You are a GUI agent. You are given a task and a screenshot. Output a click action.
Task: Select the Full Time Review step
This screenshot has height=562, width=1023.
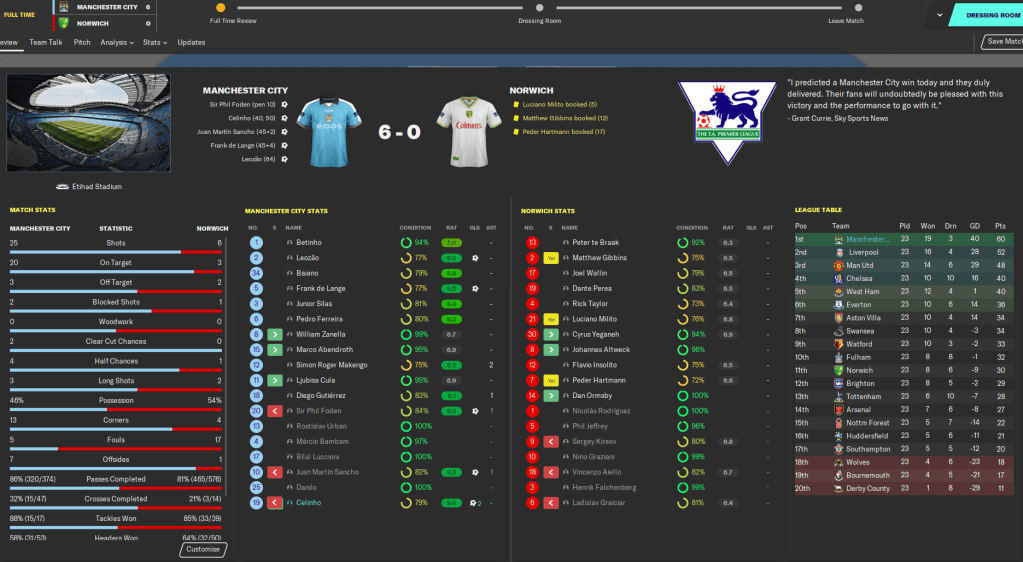point(220,9)
